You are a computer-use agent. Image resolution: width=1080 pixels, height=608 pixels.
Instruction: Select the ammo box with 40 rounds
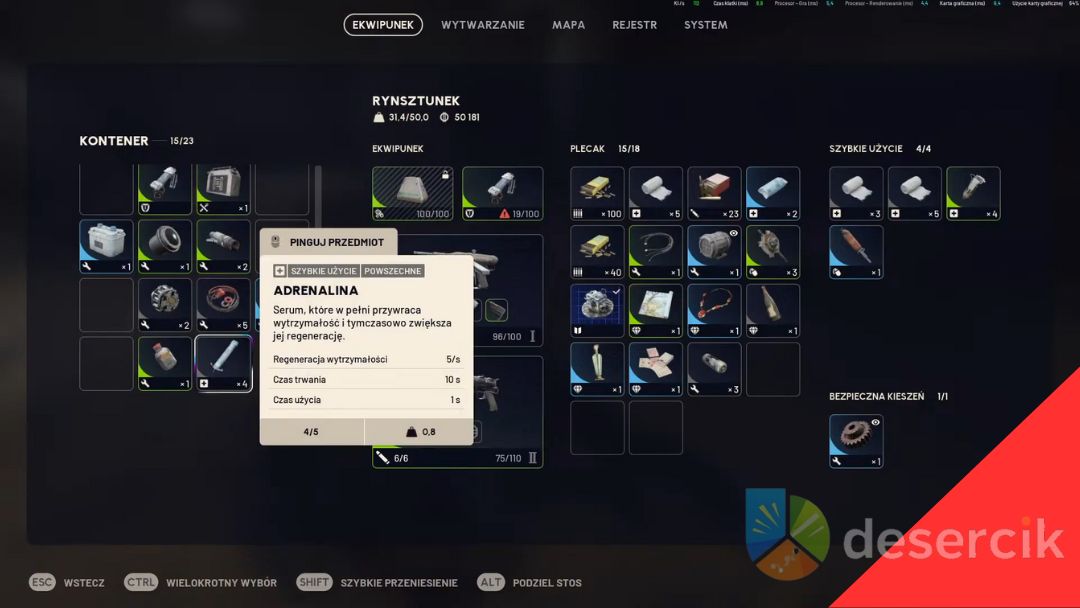(x=597, y=252)
